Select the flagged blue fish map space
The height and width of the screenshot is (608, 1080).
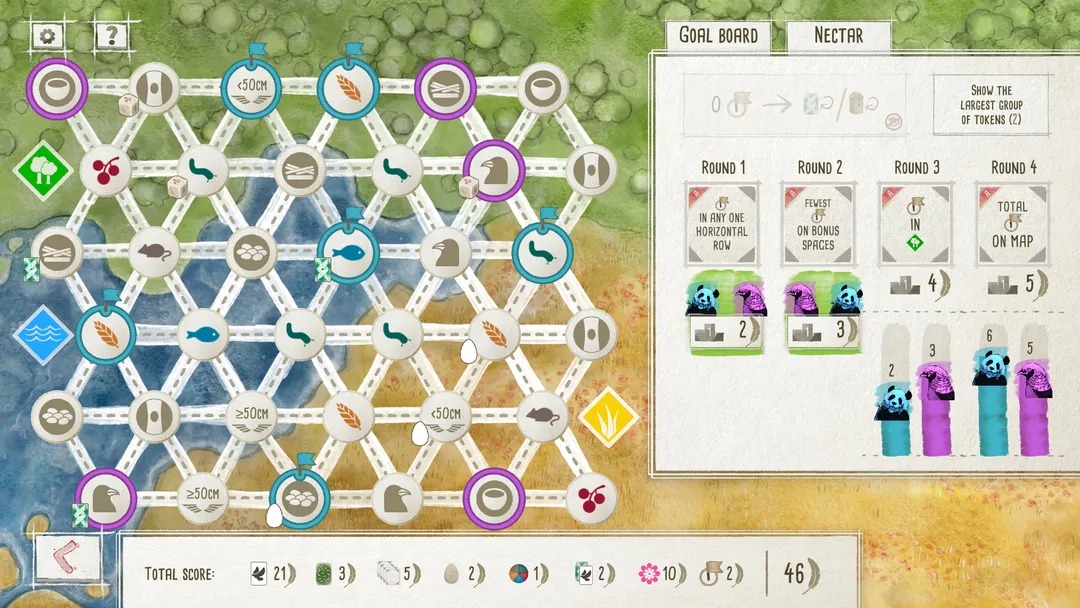[348, 253]
